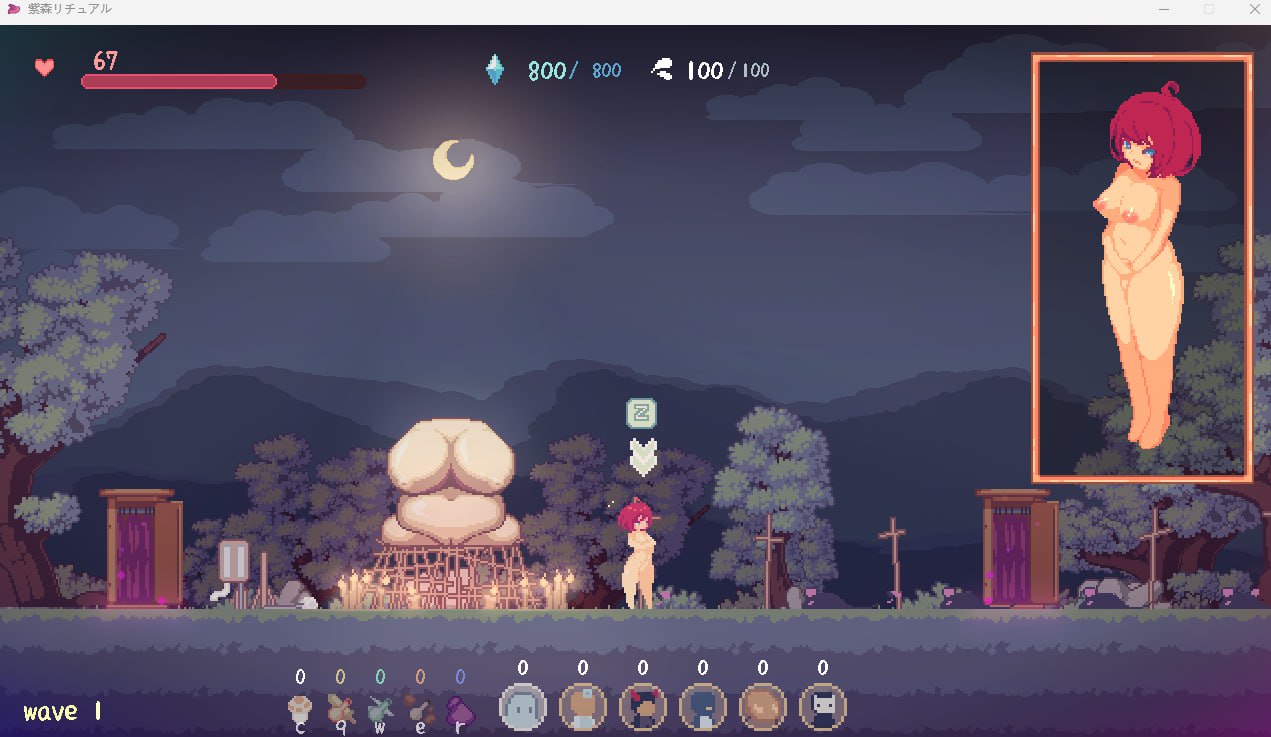Pick the blue penguin-like portrait
The width and height of the screenshot is (1271, 737).
(x=703, y=708)
